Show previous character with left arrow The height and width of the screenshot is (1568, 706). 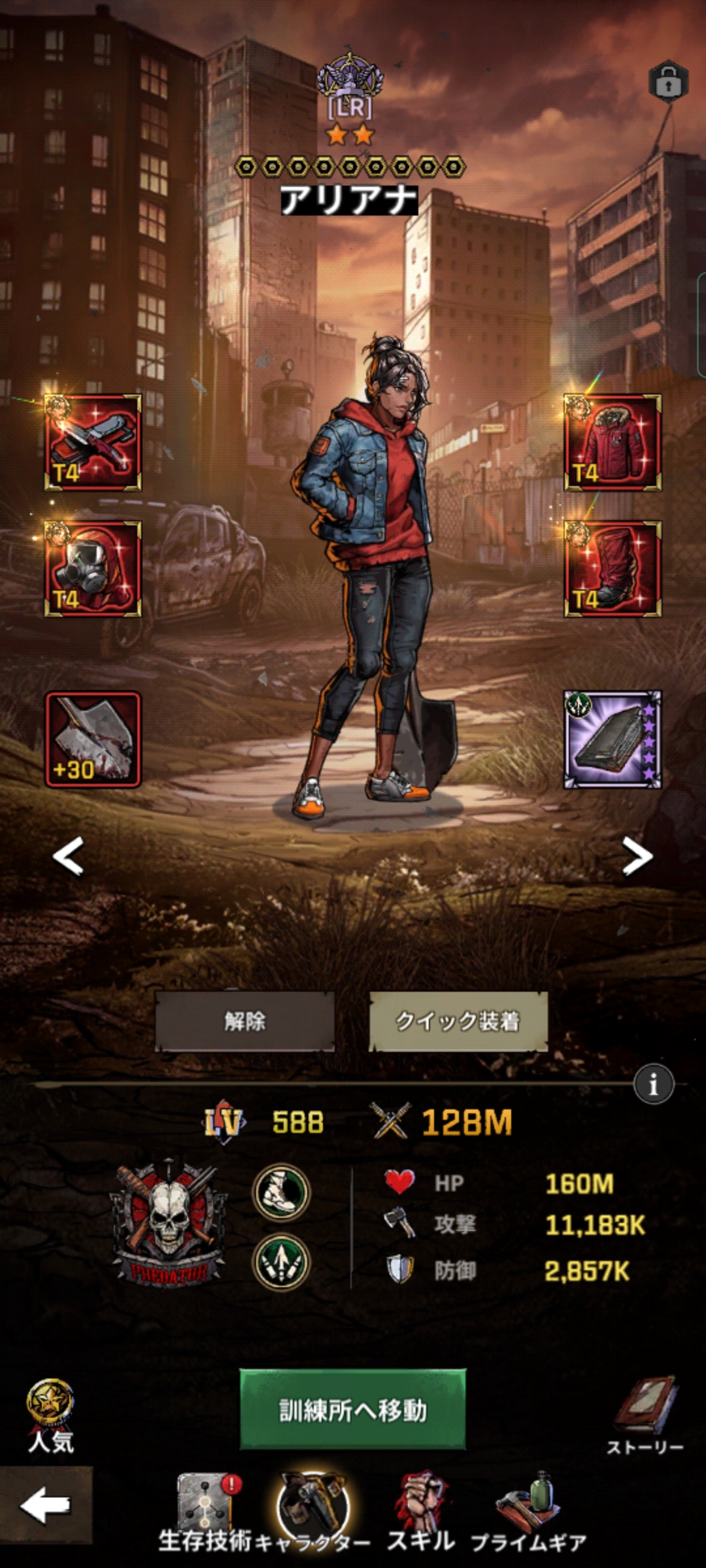click(68, 855)
